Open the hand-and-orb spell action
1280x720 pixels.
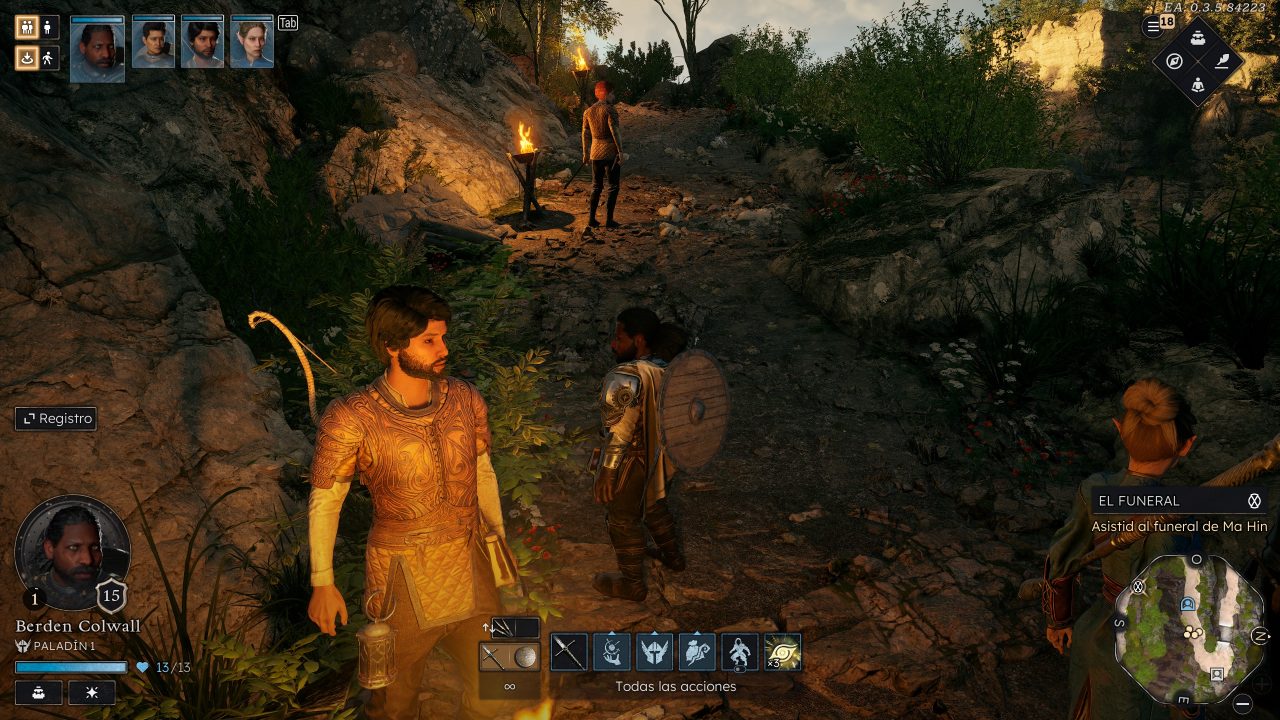[x=612, y=653]
